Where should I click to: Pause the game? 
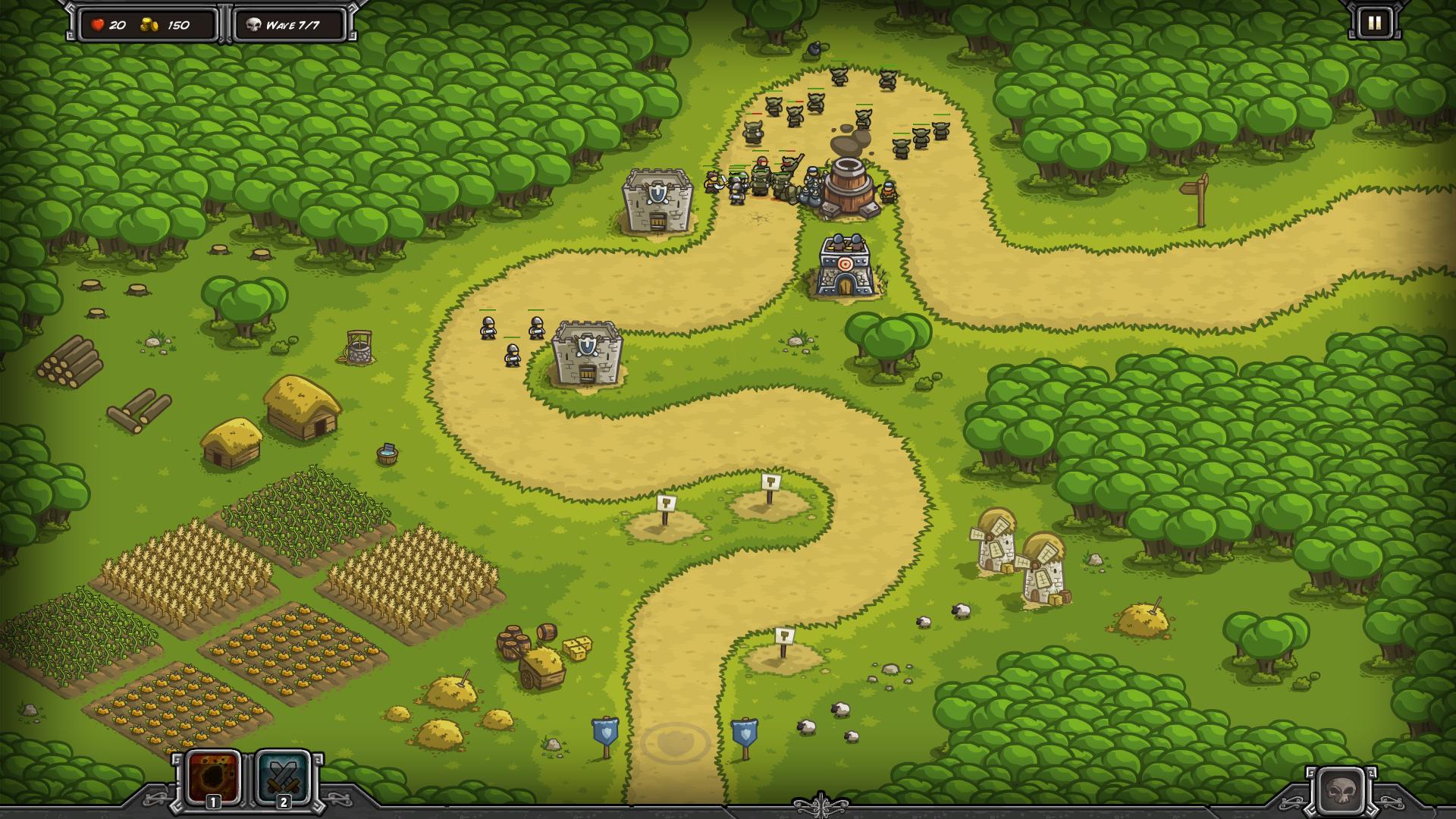(x=1374, y=24)
